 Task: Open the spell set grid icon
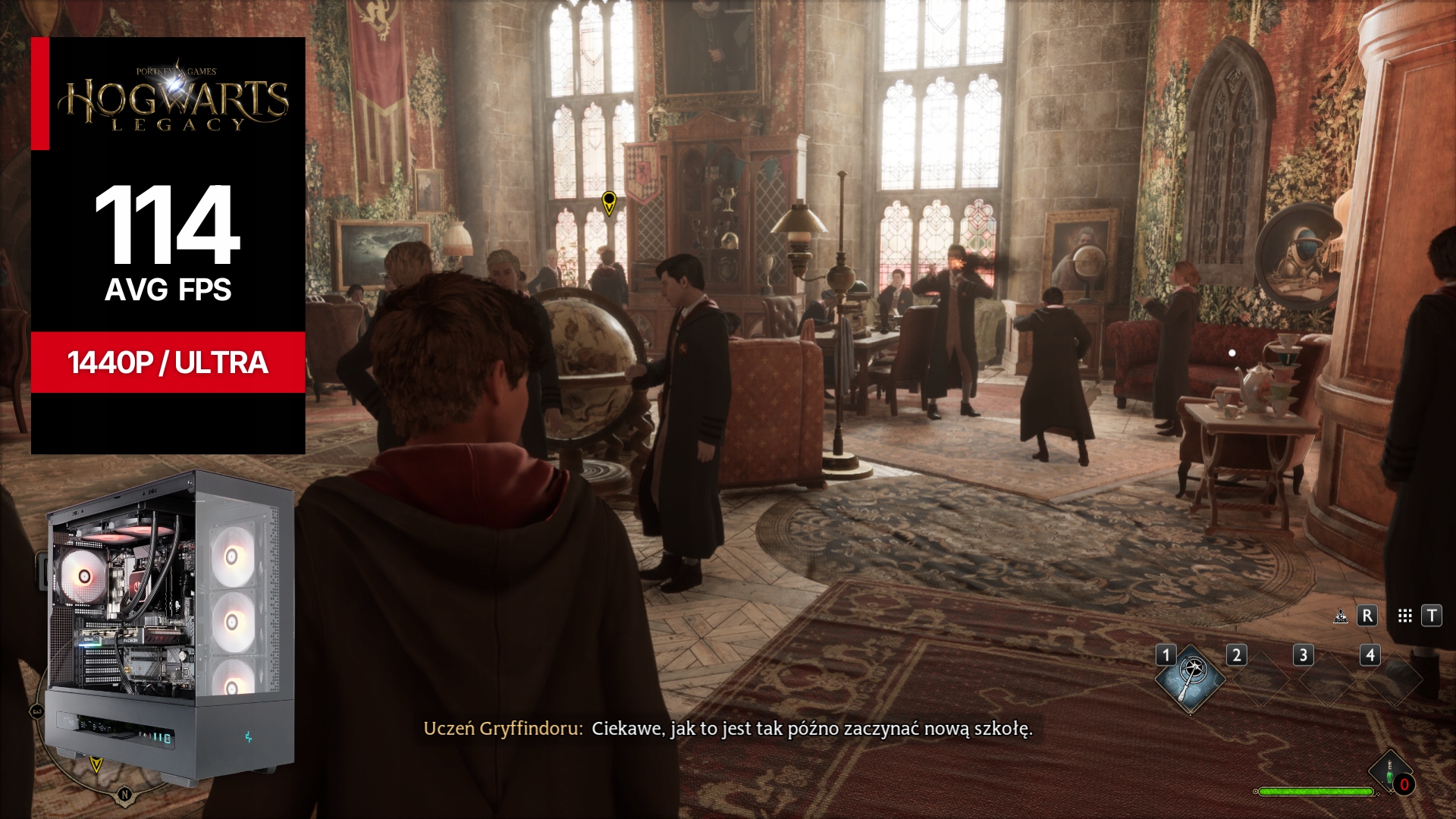[1404, 616]
